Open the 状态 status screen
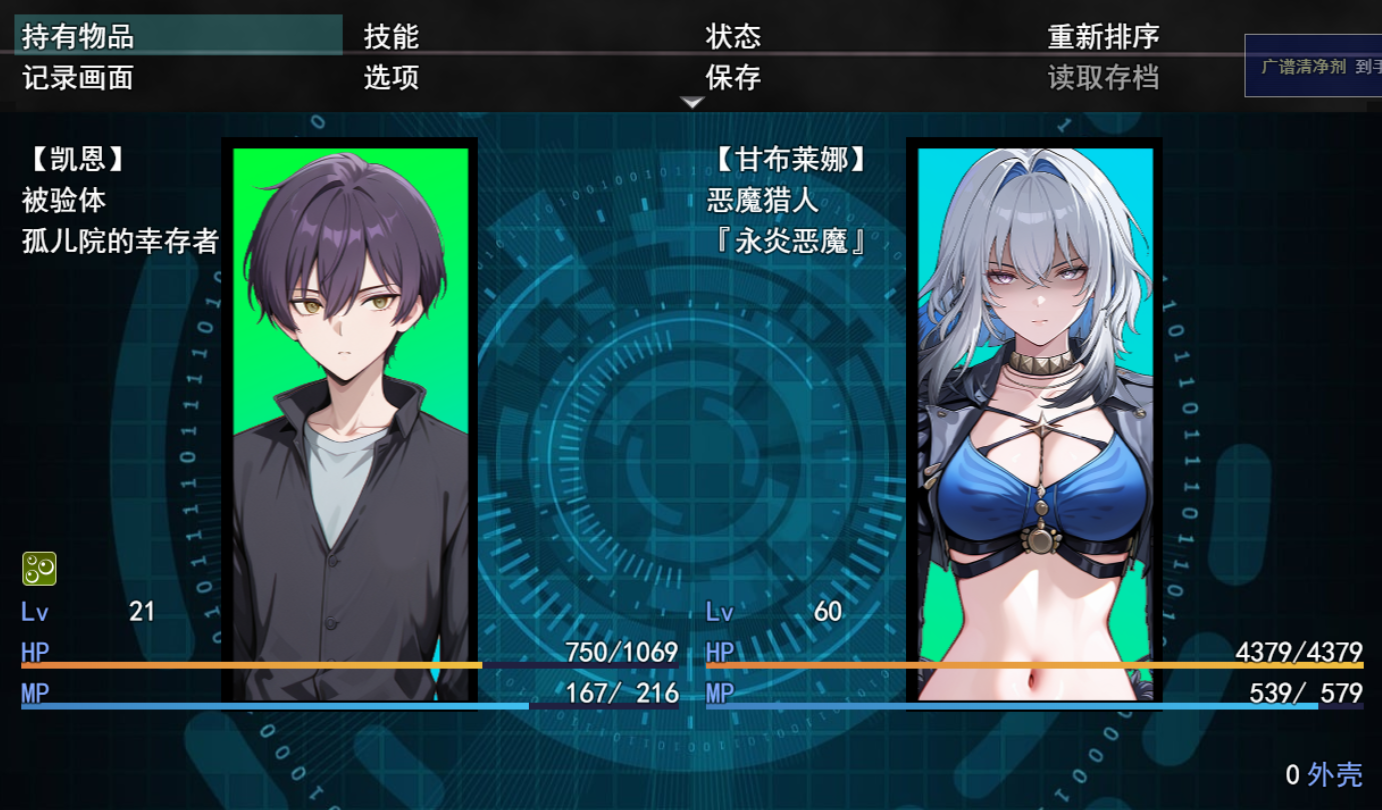The image size is (1382, 810). click(733, 37)
